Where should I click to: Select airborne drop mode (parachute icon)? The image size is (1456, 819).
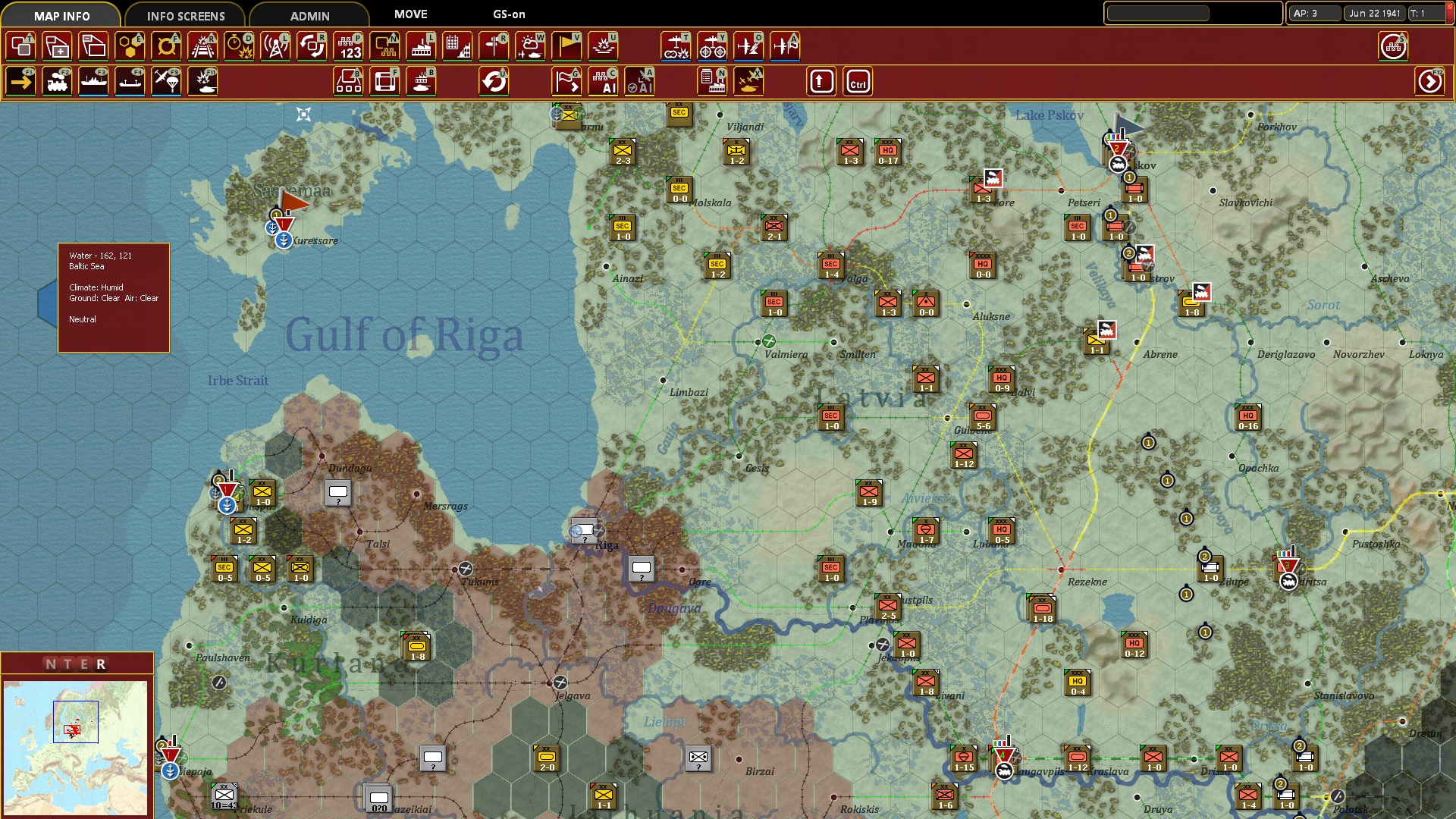pos(166,81)
